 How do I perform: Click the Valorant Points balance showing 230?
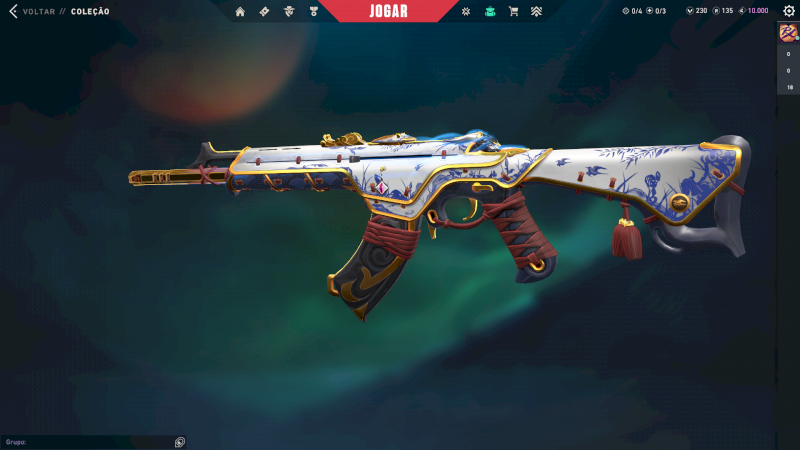click(696, 11)
